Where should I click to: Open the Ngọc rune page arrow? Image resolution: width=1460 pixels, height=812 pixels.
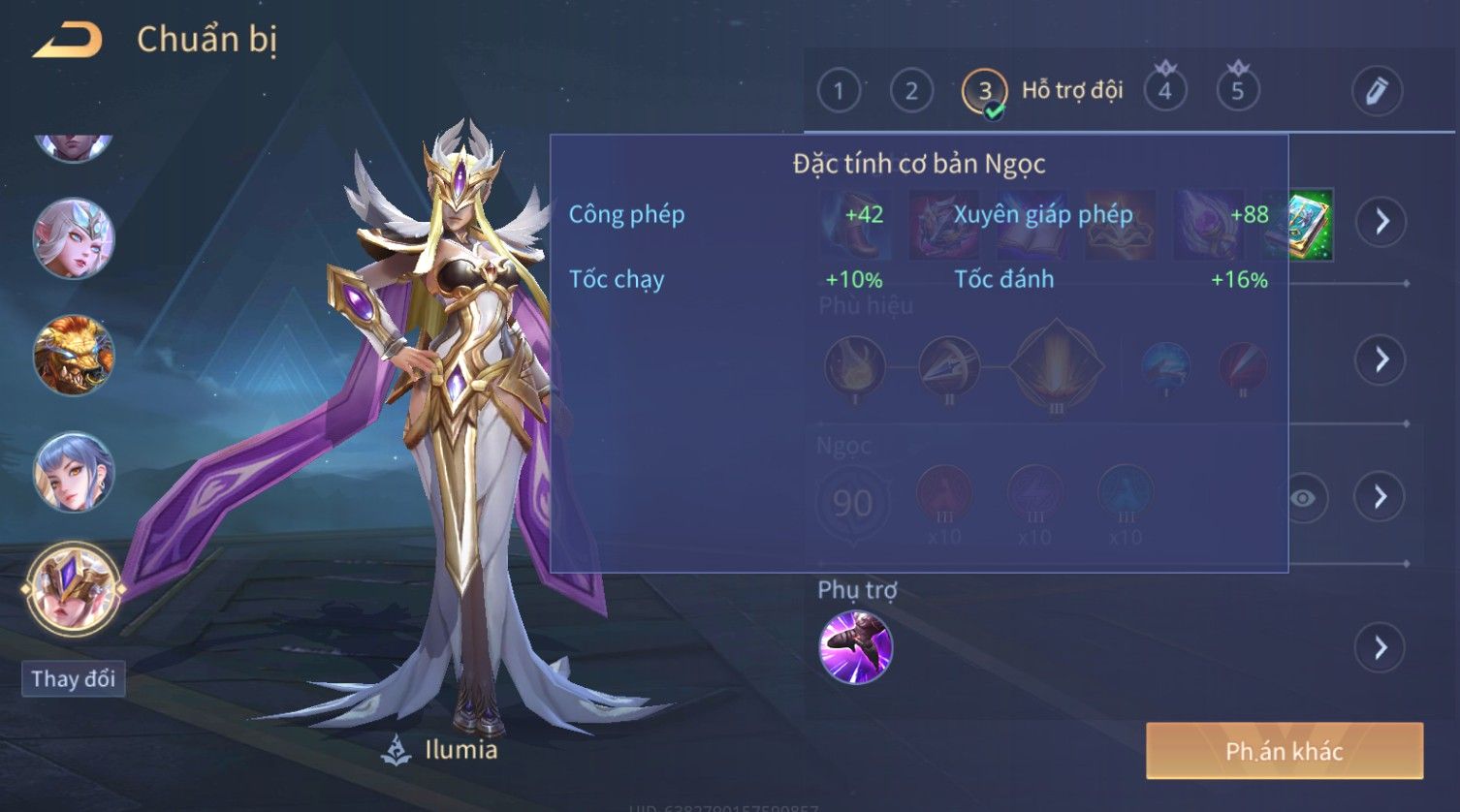point(1381,497)
